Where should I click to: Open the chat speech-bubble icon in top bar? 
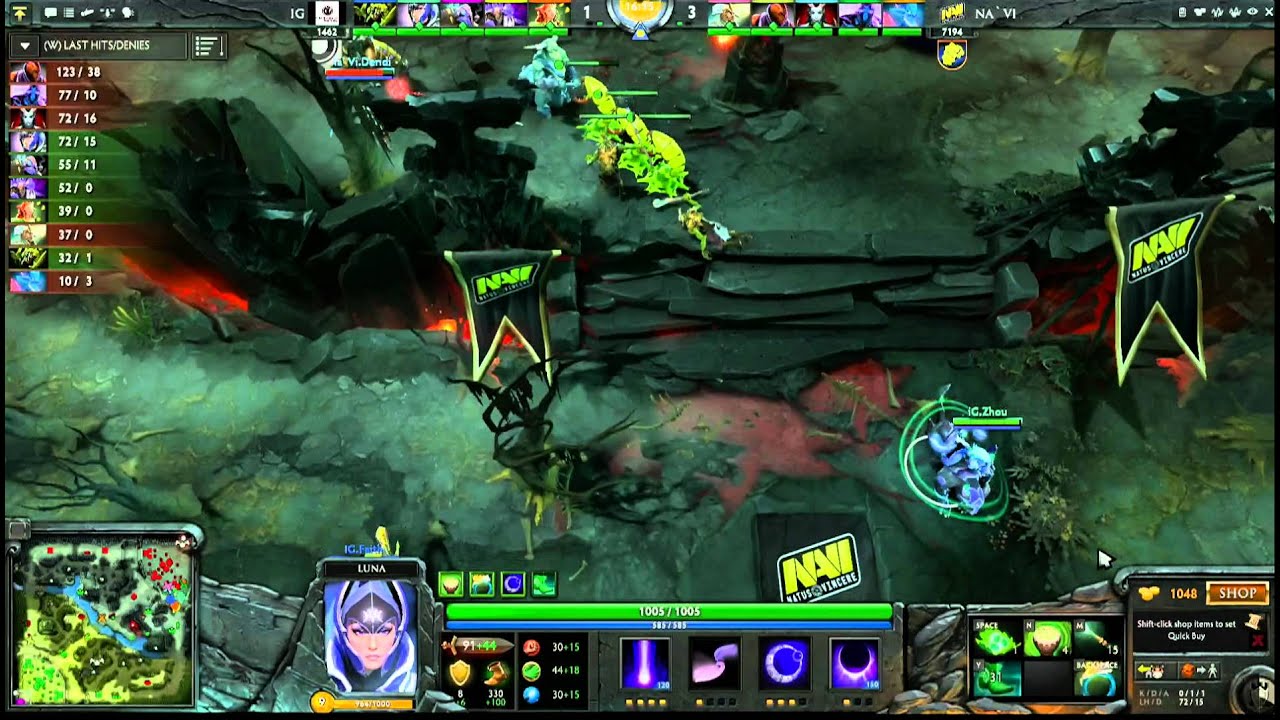click(x=50, y=13)
